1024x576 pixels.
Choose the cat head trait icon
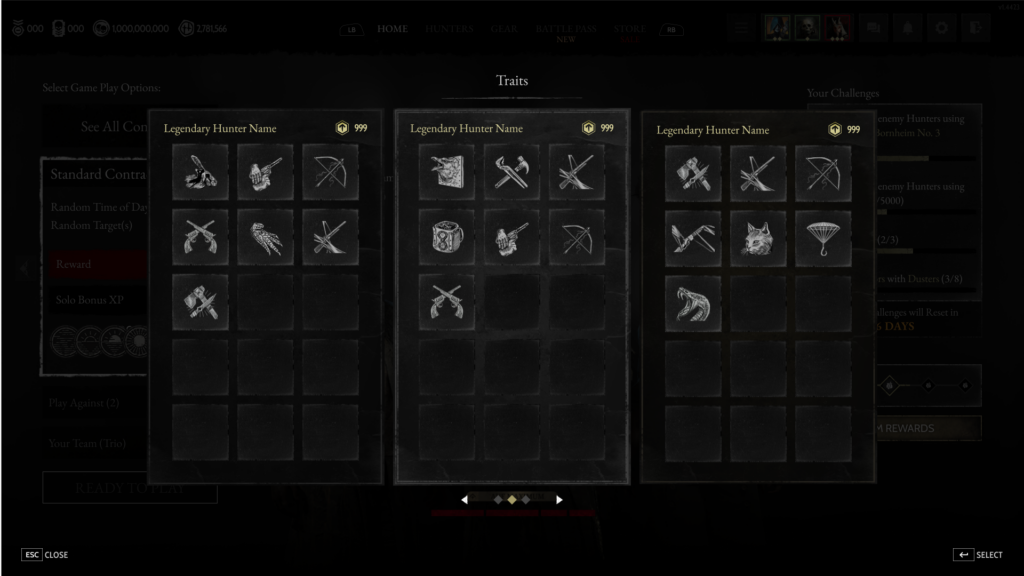coord(757,237)
